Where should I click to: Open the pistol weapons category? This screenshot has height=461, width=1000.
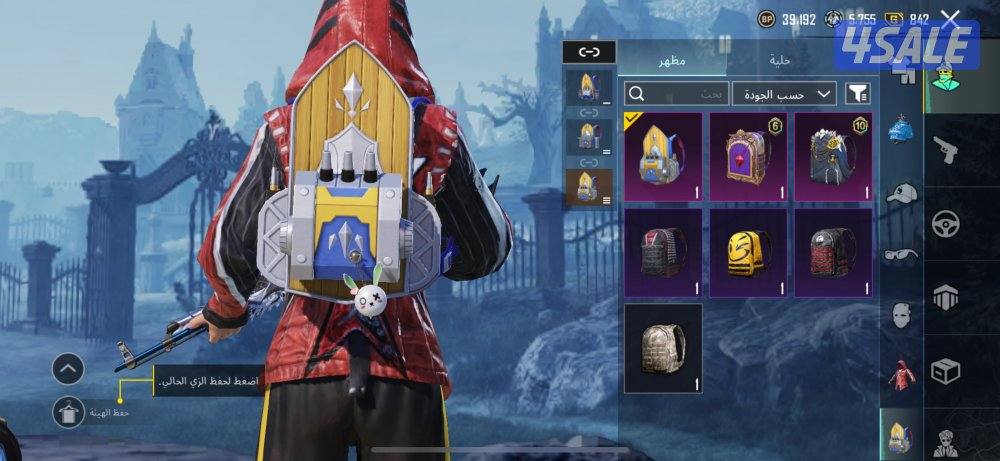coord(945,150)
